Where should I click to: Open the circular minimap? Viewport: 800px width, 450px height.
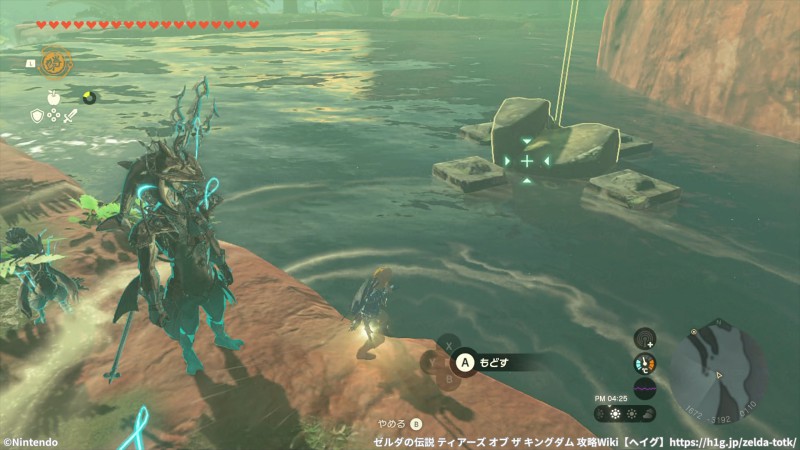click(718, 367)
